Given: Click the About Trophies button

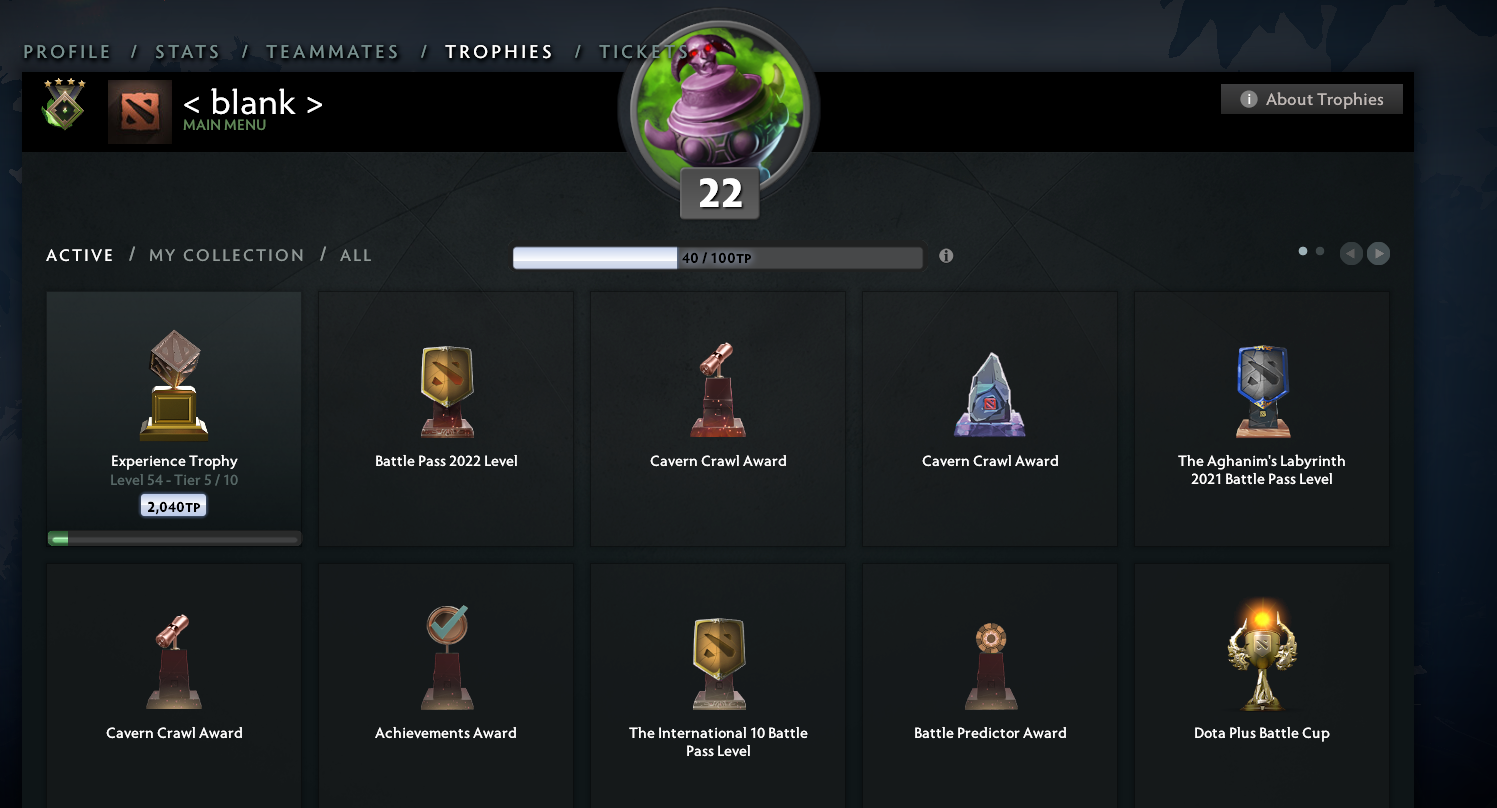Looking at the screenshot, I should [x=1311, y=99].
